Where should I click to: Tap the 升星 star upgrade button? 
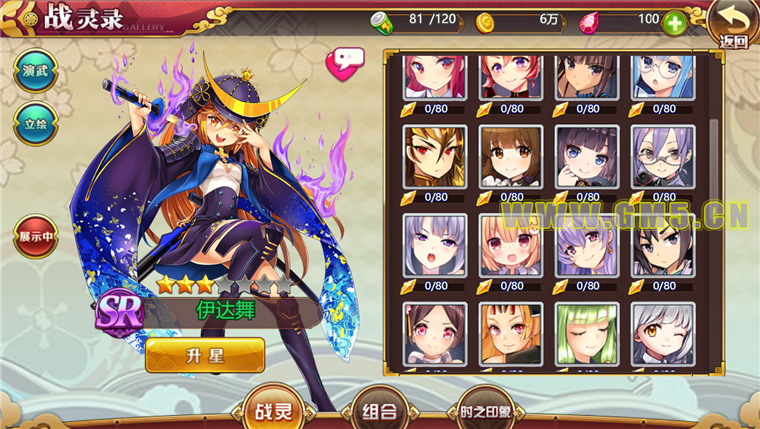tap(205, 355)
